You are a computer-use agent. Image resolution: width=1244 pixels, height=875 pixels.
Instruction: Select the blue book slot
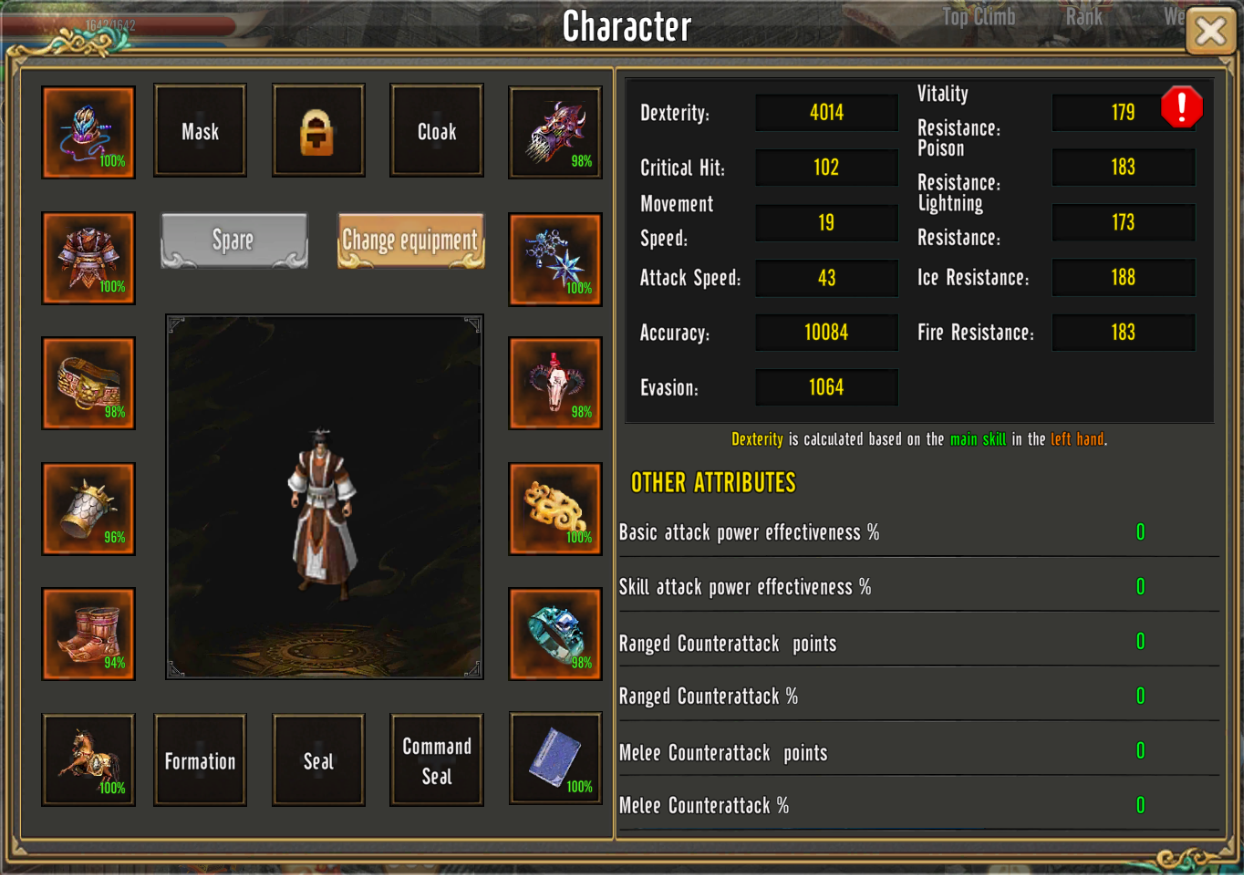click(555, 758)
